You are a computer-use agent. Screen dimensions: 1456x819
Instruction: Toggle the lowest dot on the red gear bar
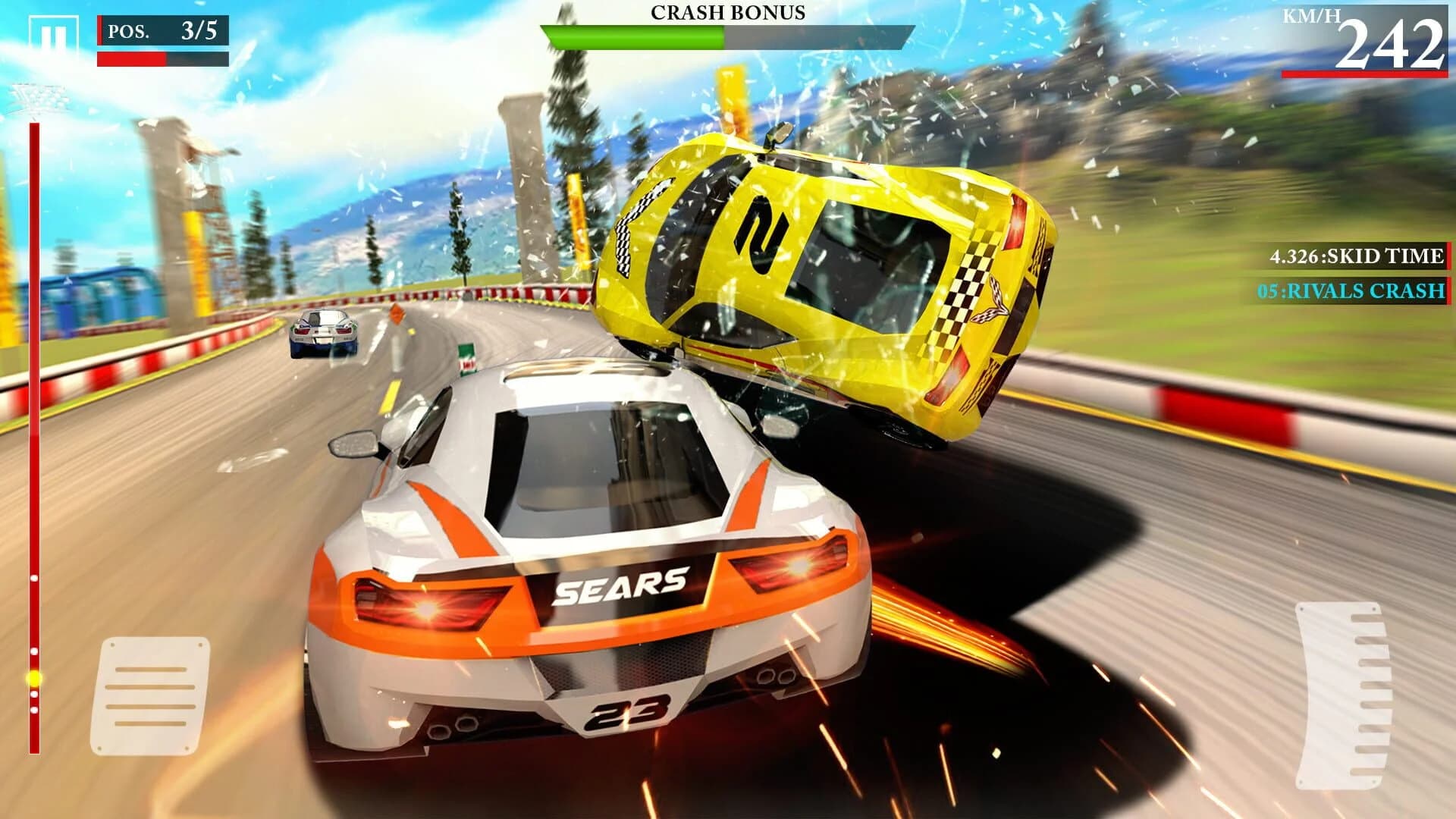(x=33, y=711)
